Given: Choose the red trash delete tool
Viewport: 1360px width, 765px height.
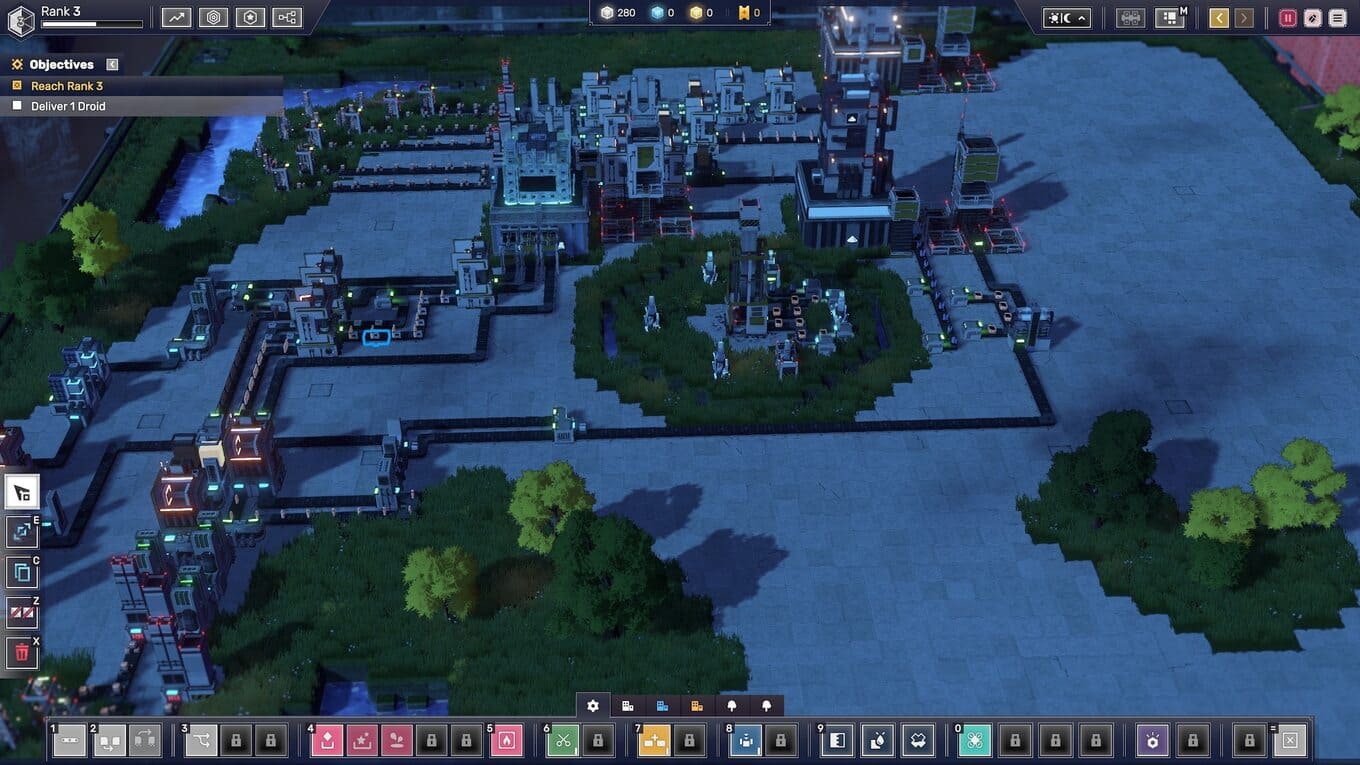Looking at the screenshot, I should (x=22, y=653).
